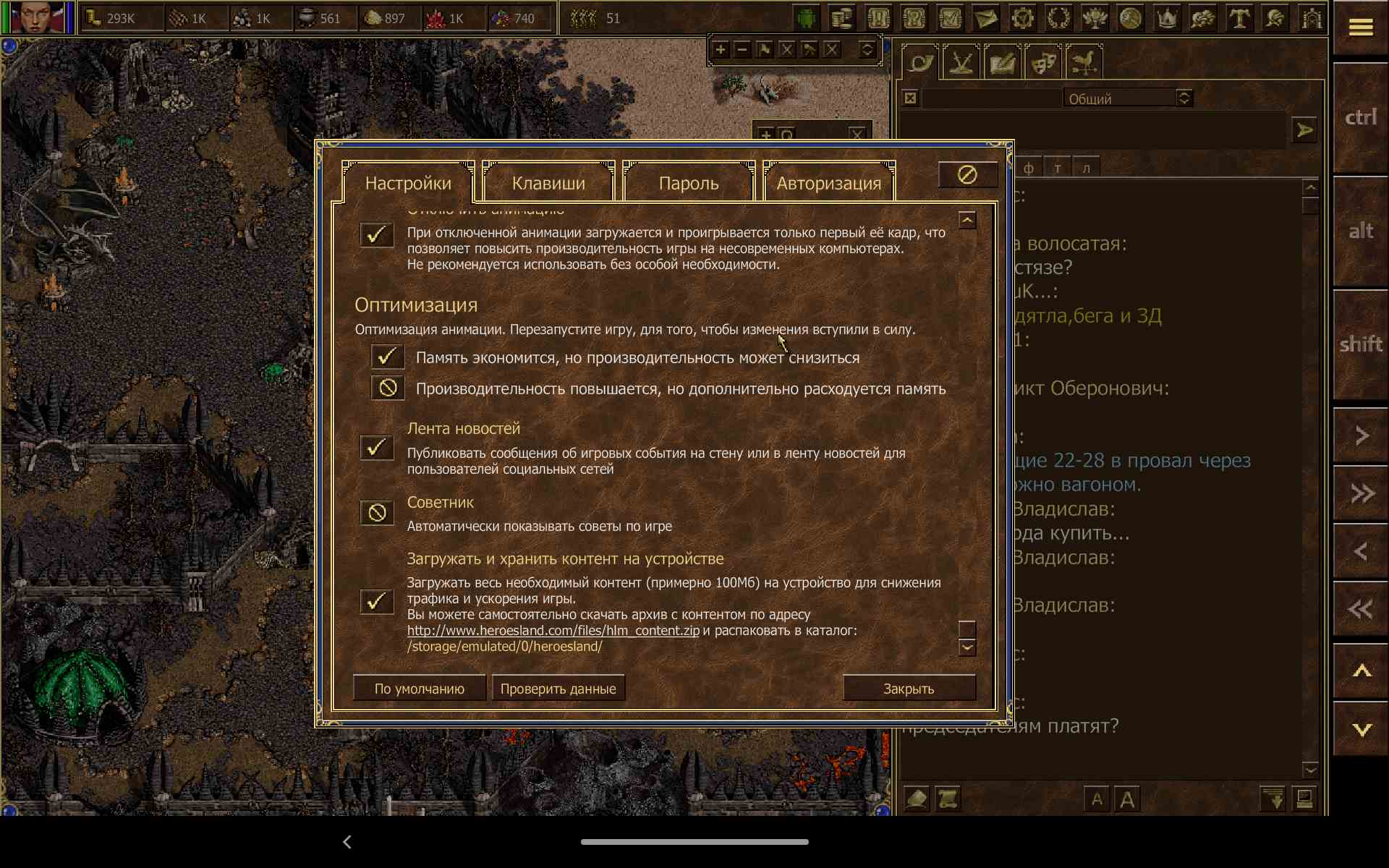Screen dimensions: 1389x868
Task: Send the chat message with arrow button
Action: [x=1304, y=130]
